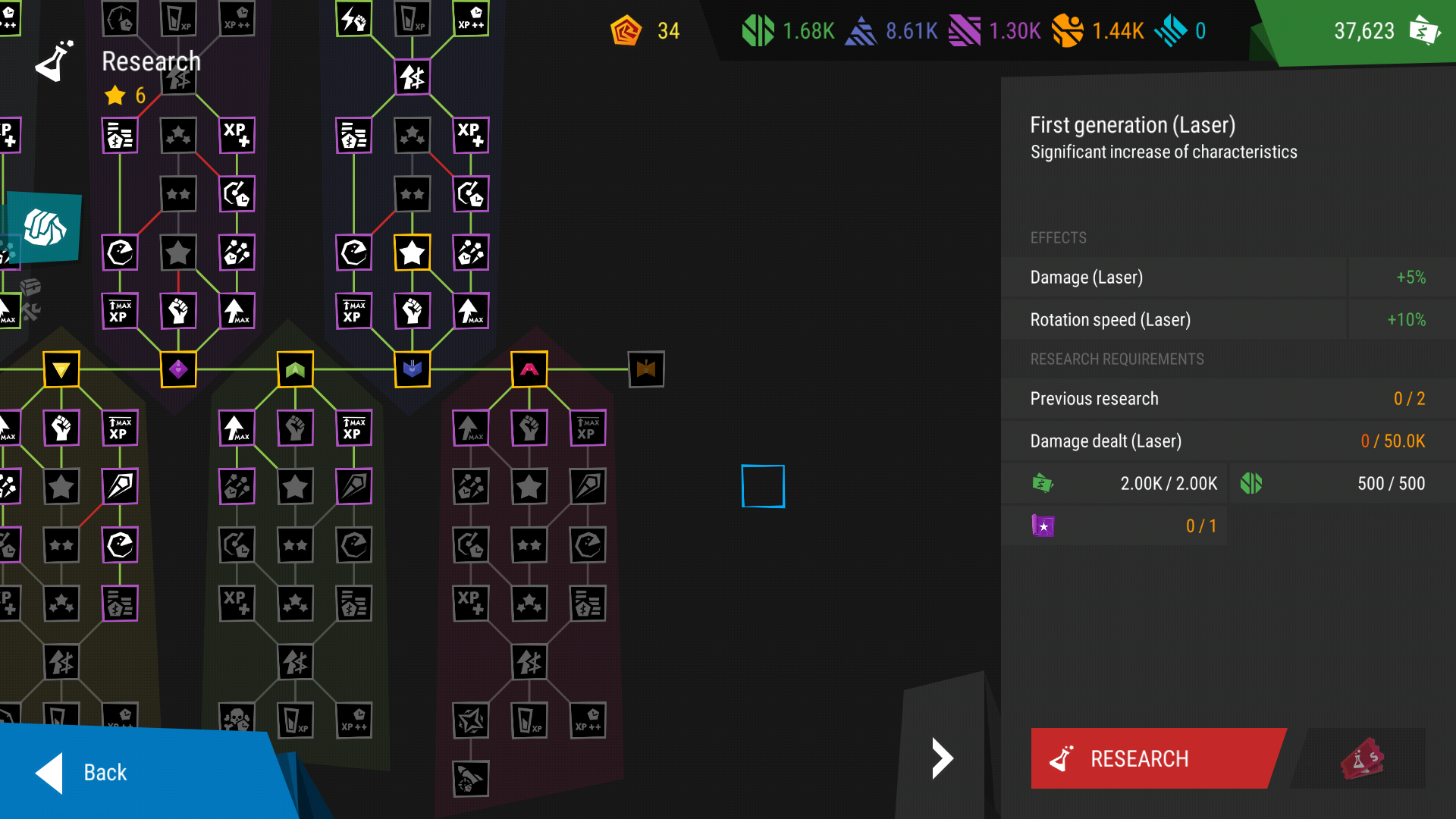The width and height of the screenshot is (1456, 819).
Task: Select the purple diamond faction node
Action: (x=178, y=369)
